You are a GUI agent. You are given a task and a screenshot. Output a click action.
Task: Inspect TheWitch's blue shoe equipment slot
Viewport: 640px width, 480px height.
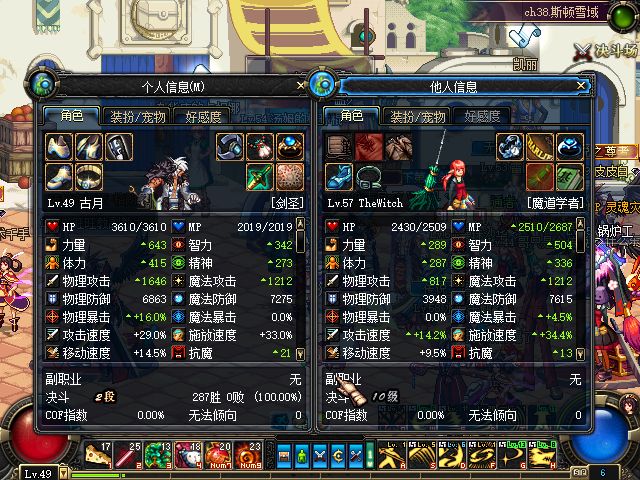pos(339,176)
